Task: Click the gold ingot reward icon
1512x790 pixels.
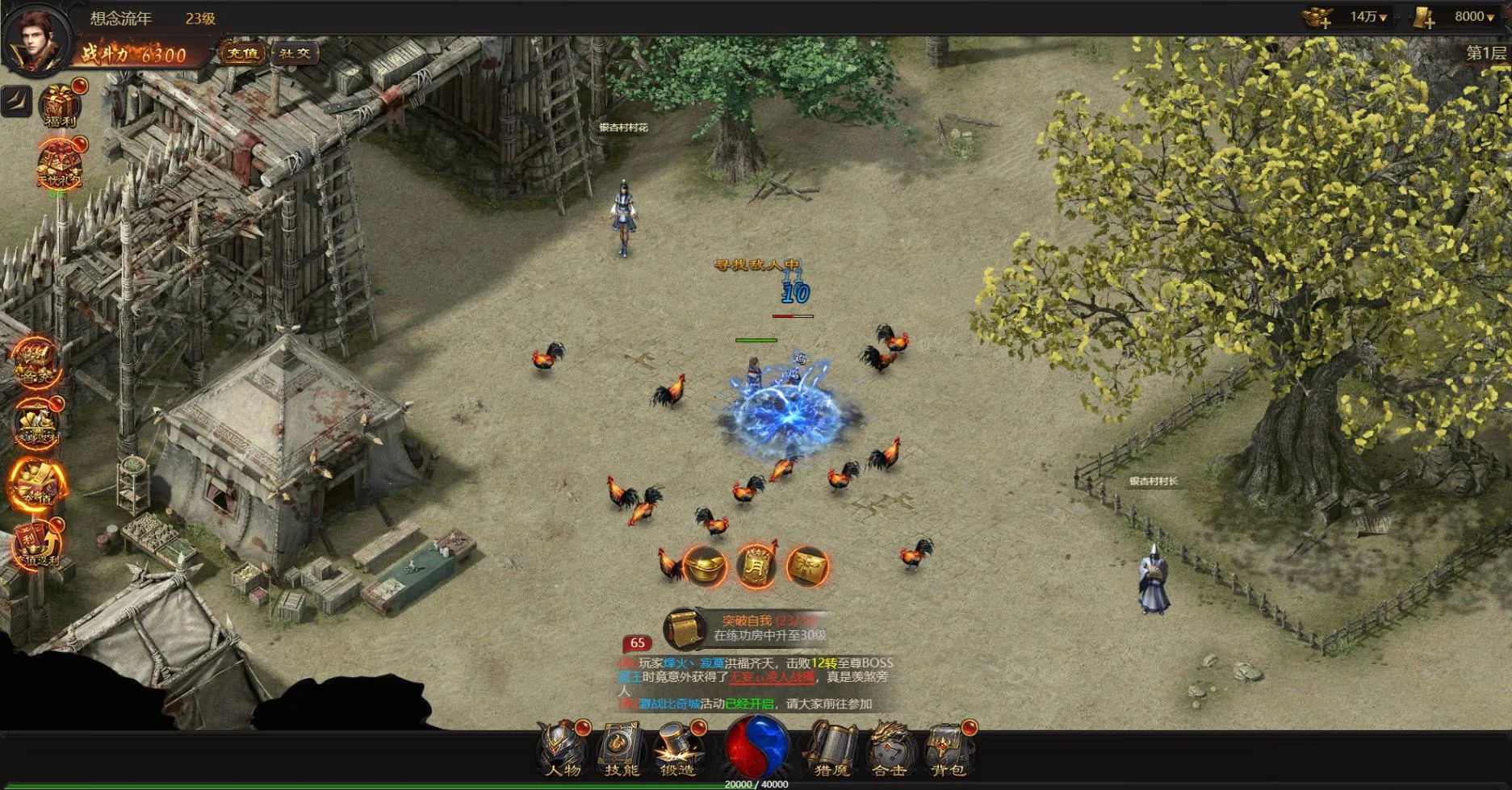Action: click(x=704, y=566)
